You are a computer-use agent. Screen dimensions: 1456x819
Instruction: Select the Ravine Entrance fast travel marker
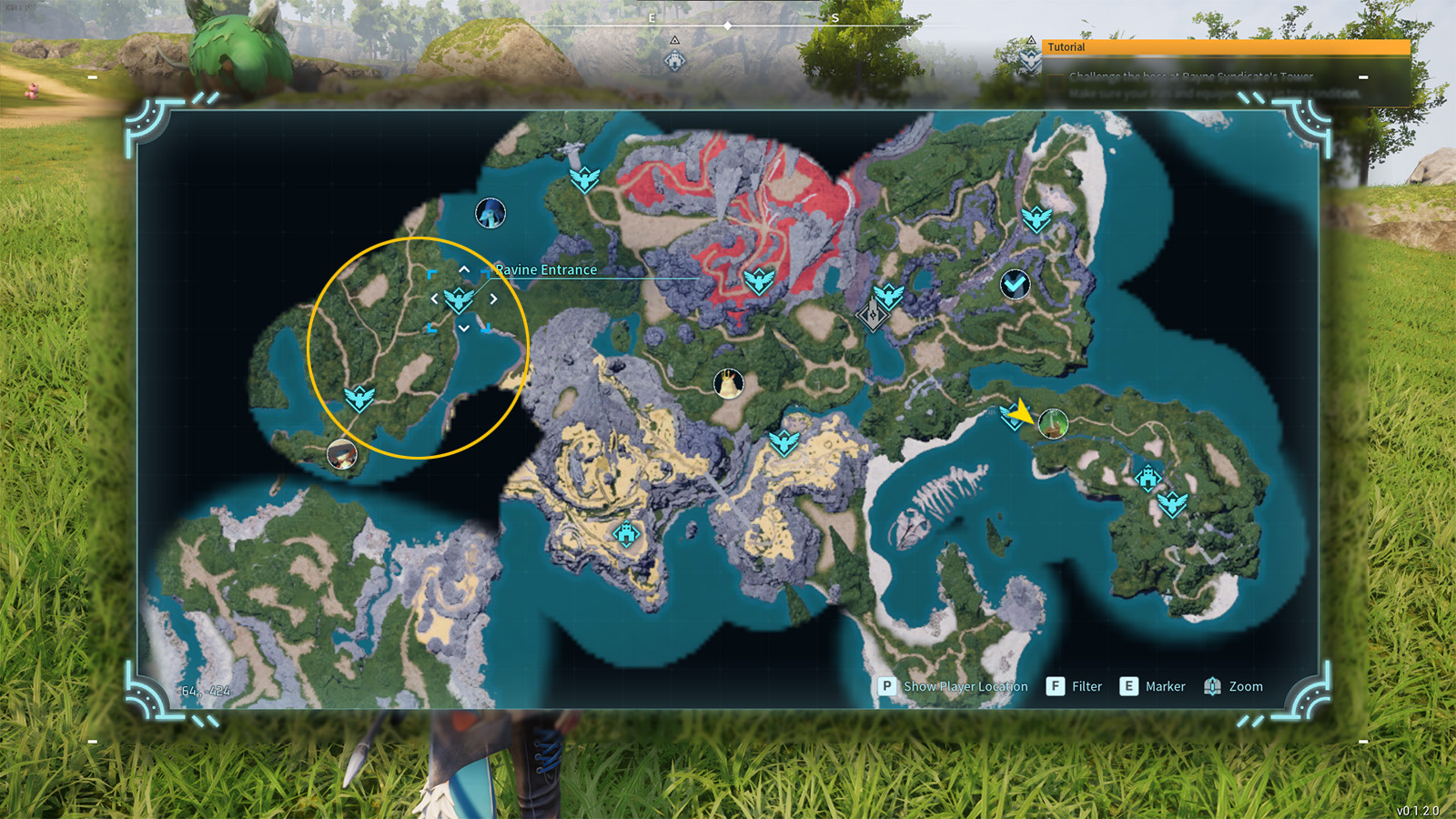click(x=459, y=298)
